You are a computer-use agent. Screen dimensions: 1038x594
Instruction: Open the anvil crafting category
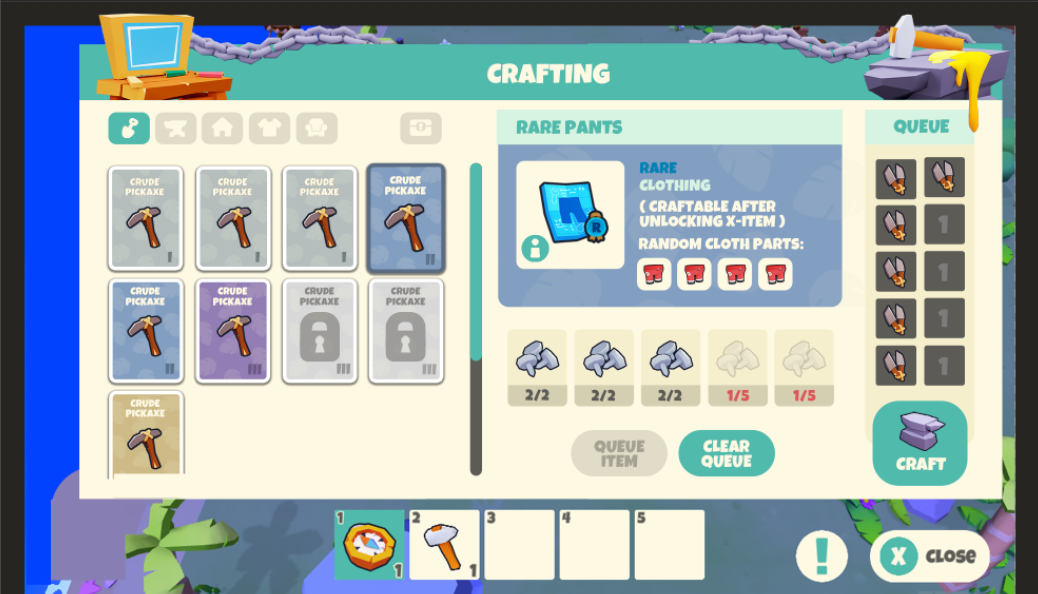[x=176, y=128]
